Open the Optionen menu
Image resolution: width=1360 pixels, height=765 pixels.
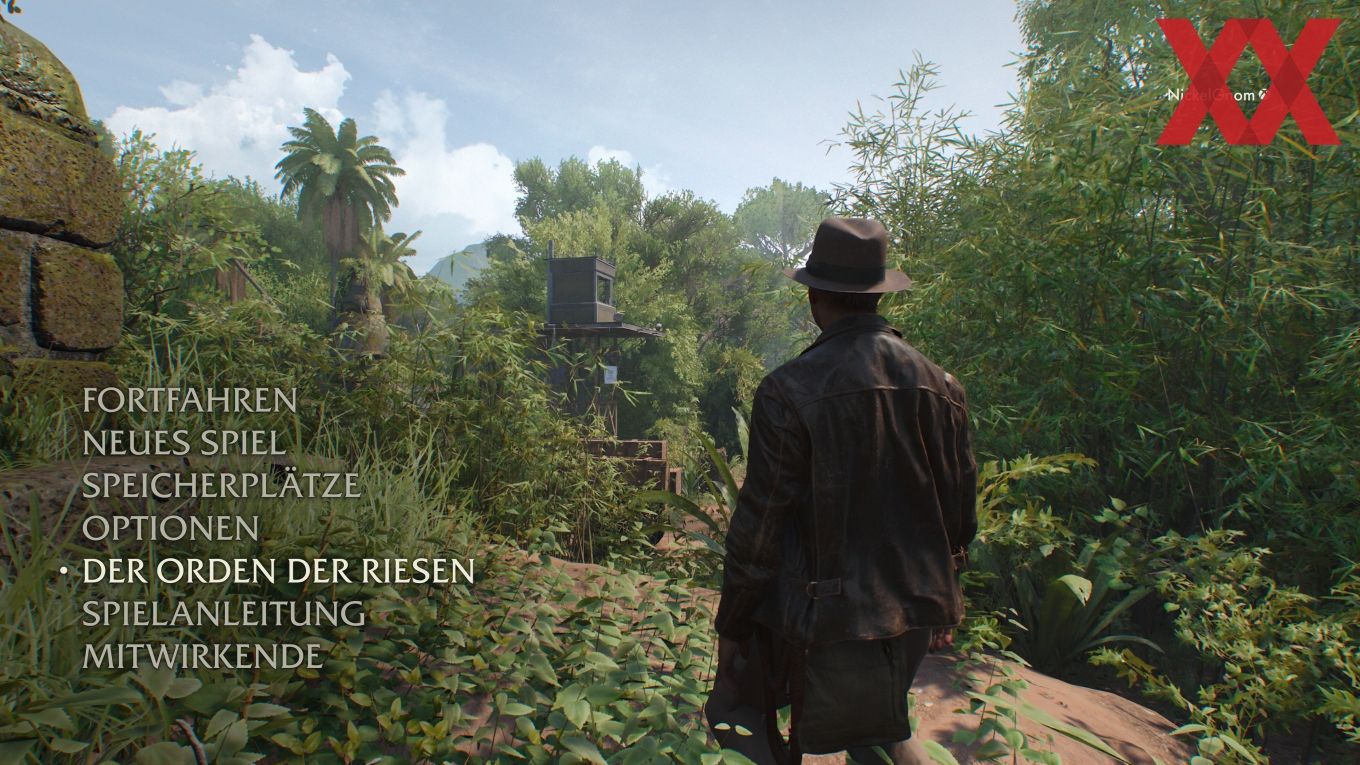[171, 528]
